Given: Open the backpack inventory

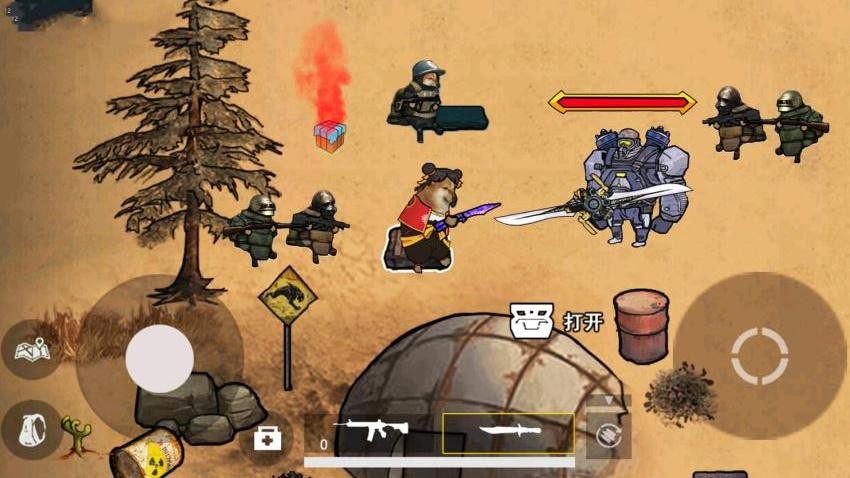Looking at the screenshot, I should click(31, 429).
